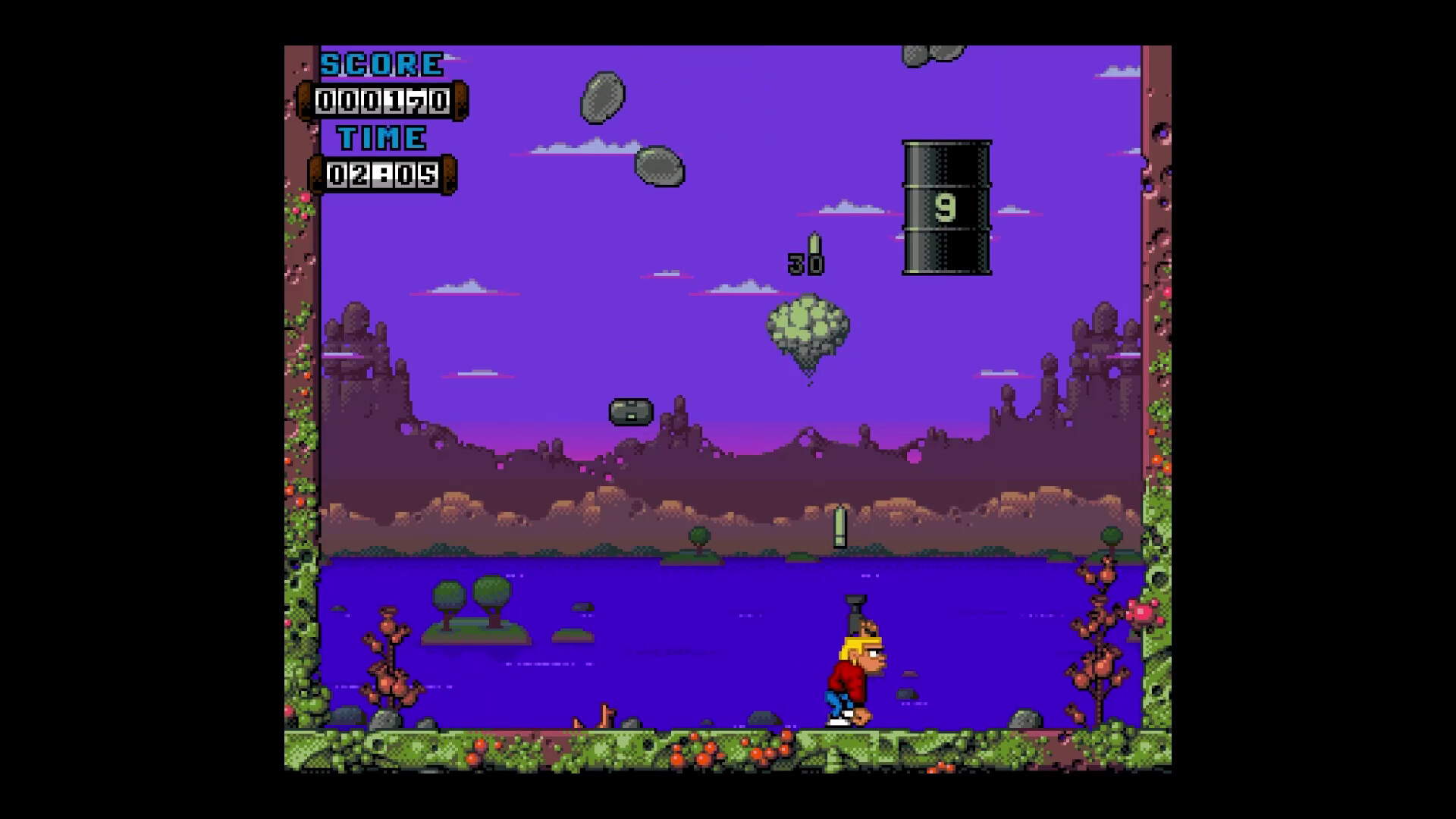Click the score reading 000170

point(381,101)
